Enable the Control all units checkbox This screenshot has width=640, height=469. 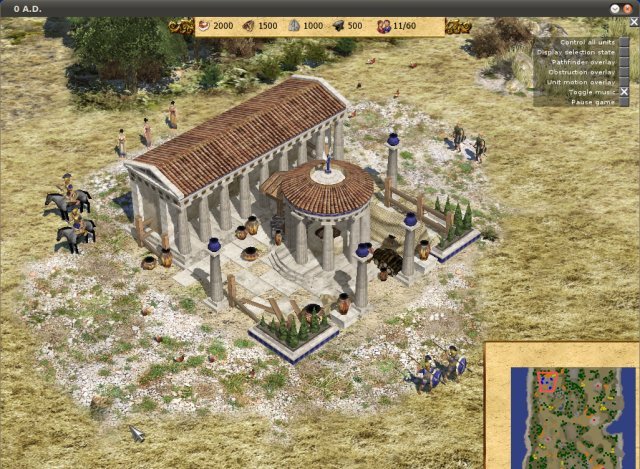pos(624,43)
